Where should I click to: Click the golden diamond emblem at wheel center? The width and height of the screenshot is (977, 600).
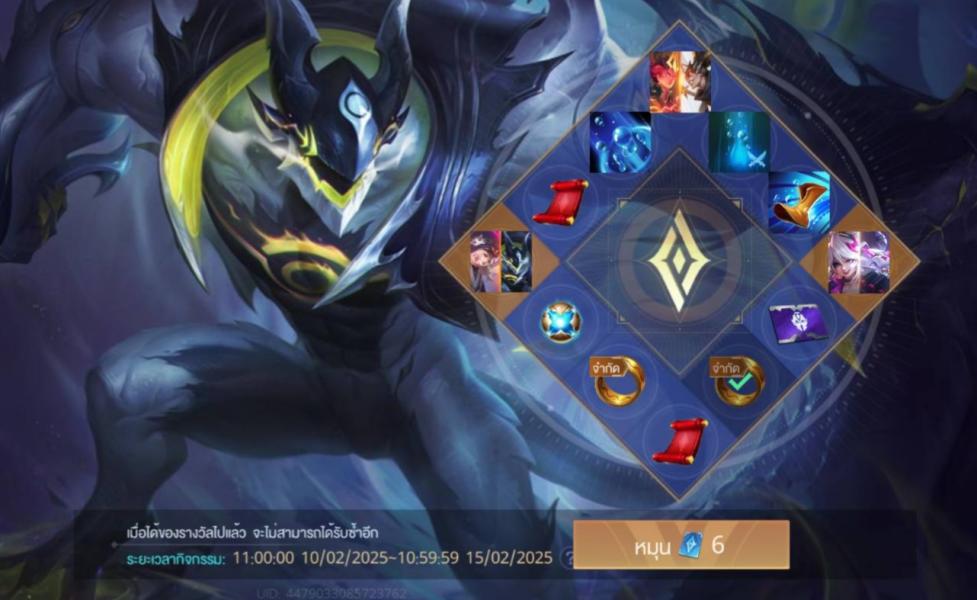tap(679, 262)
